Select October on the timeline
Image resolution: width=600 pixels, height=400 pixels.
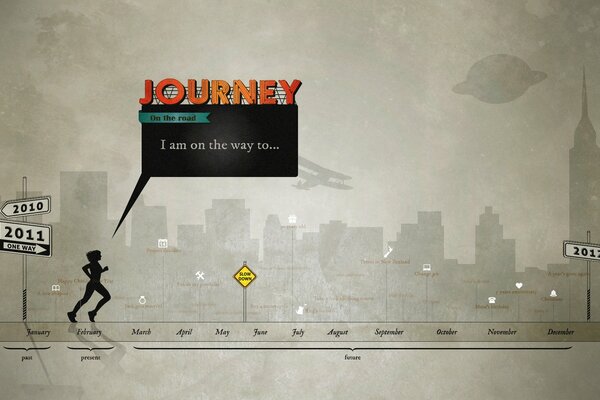click(446, 332)
